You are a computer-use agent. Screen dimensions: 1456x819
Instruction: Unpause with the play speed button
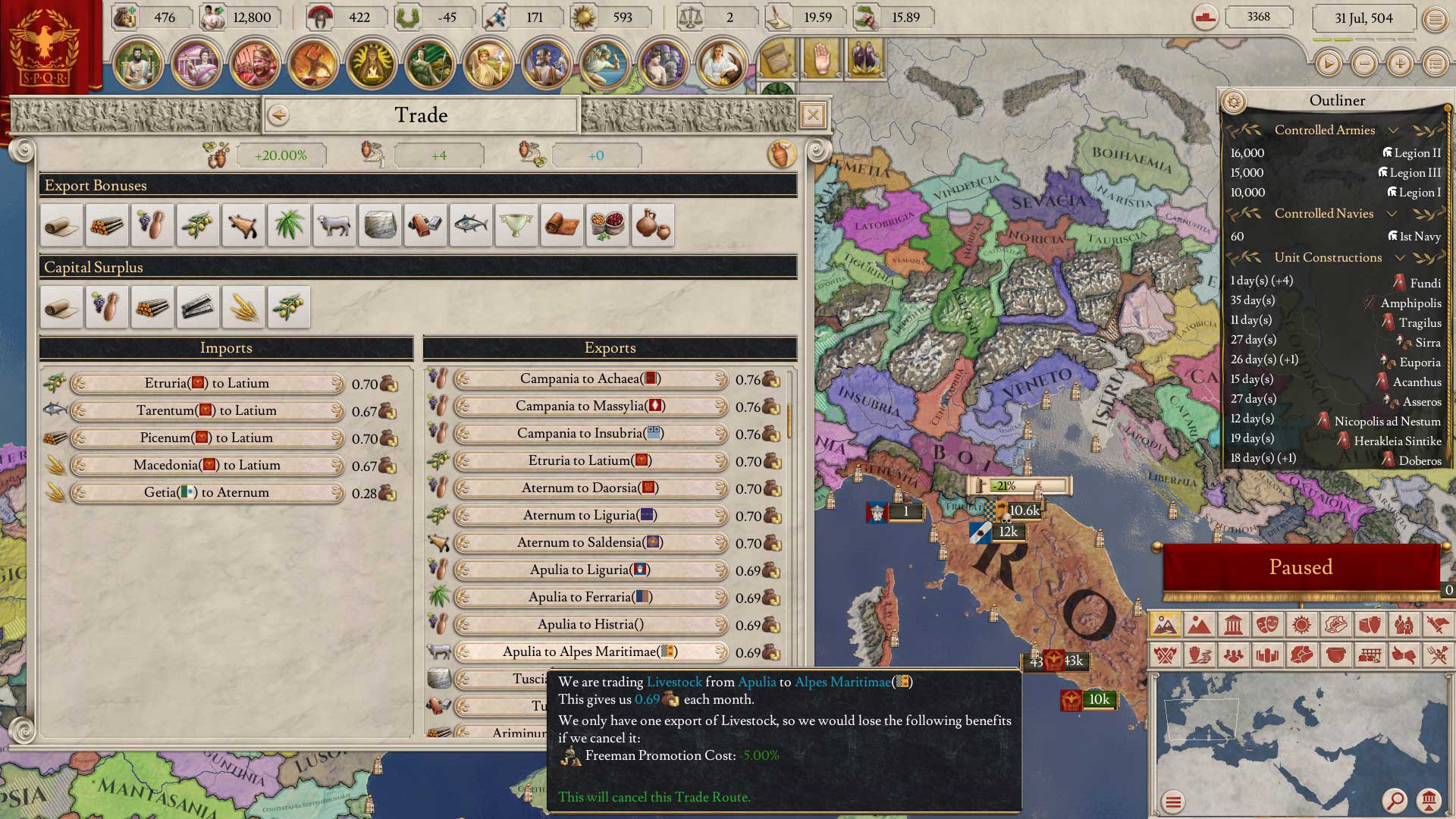1329,64
